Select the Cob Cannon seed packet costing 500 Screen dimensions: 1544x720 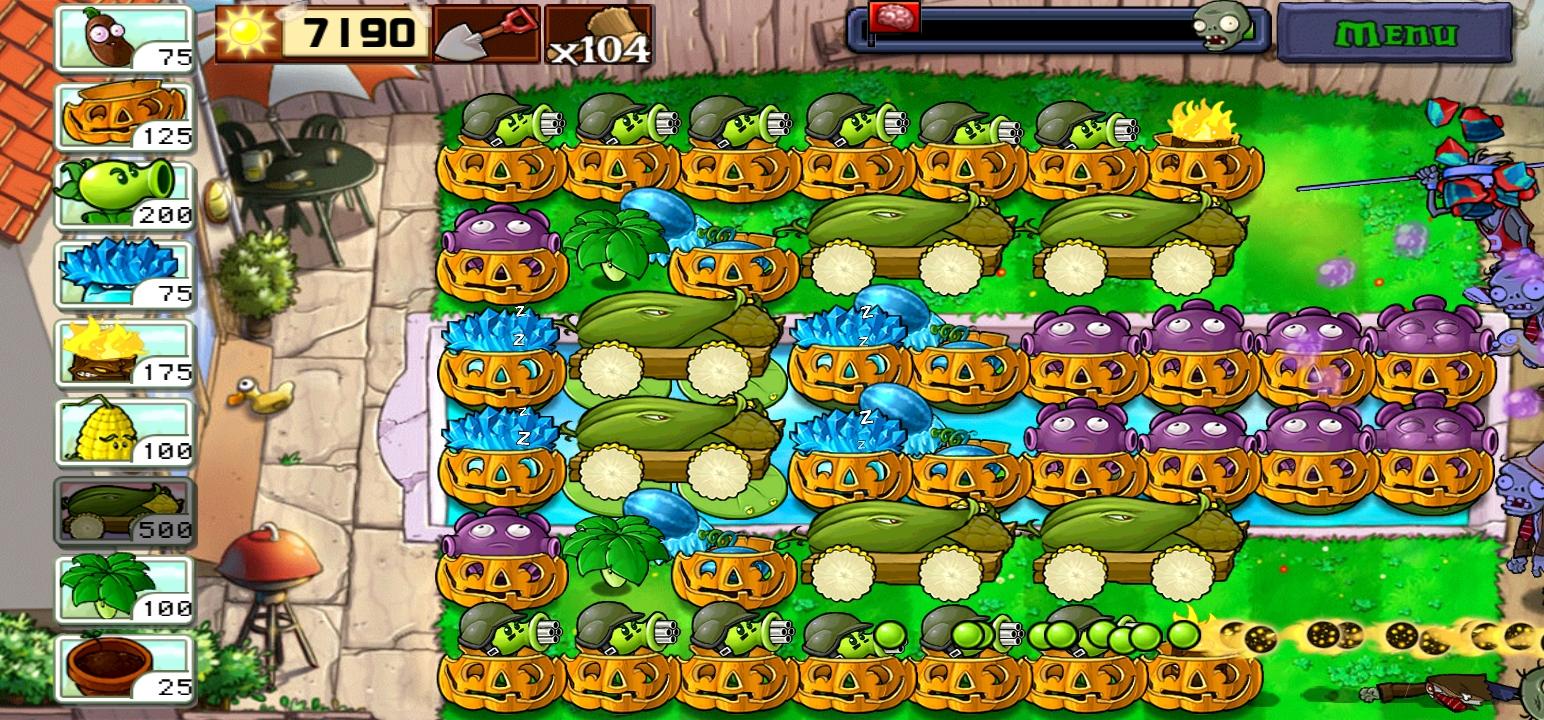coord(120,510)
